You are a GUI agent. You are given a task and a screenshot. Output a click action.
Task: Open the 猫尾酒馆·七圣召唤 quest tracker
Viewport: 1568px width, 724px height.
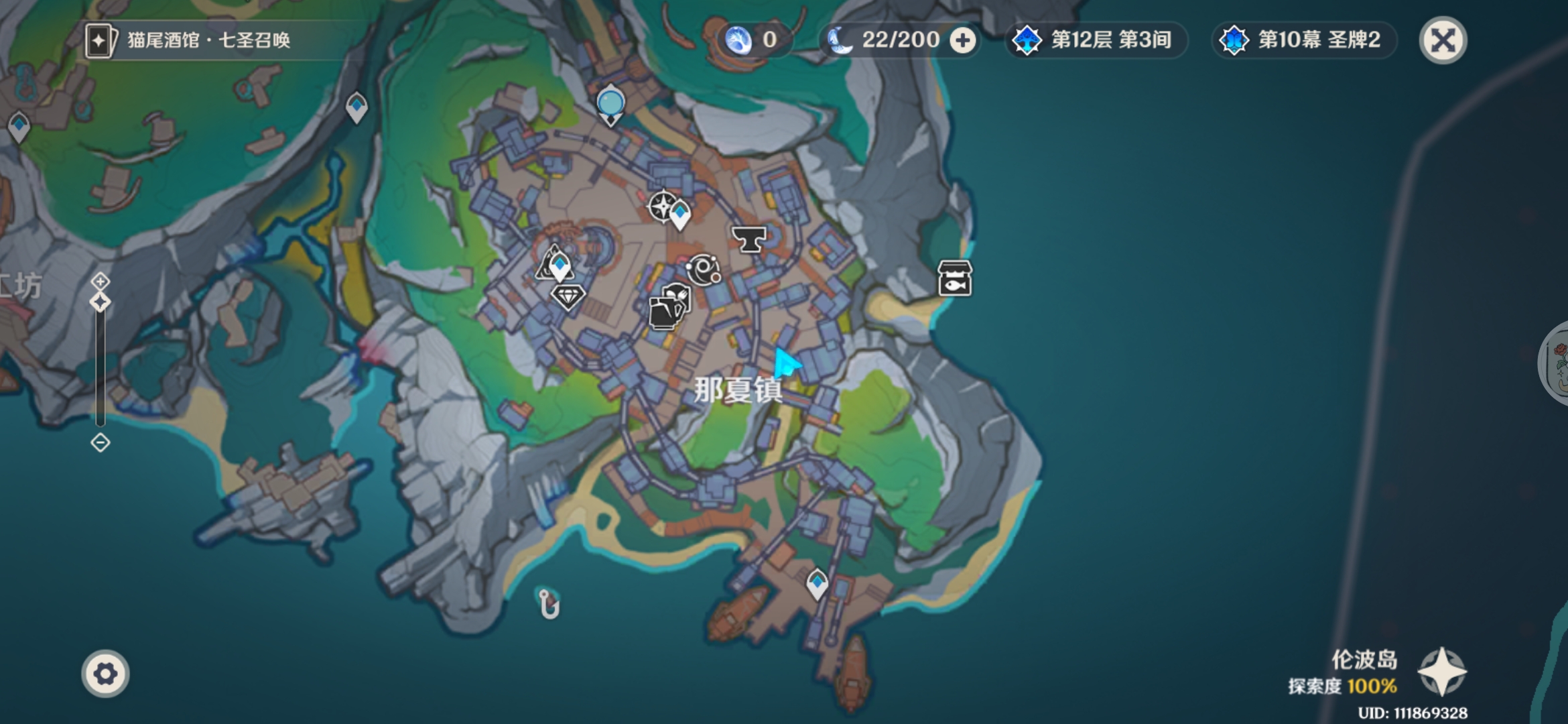click(188, 40)
